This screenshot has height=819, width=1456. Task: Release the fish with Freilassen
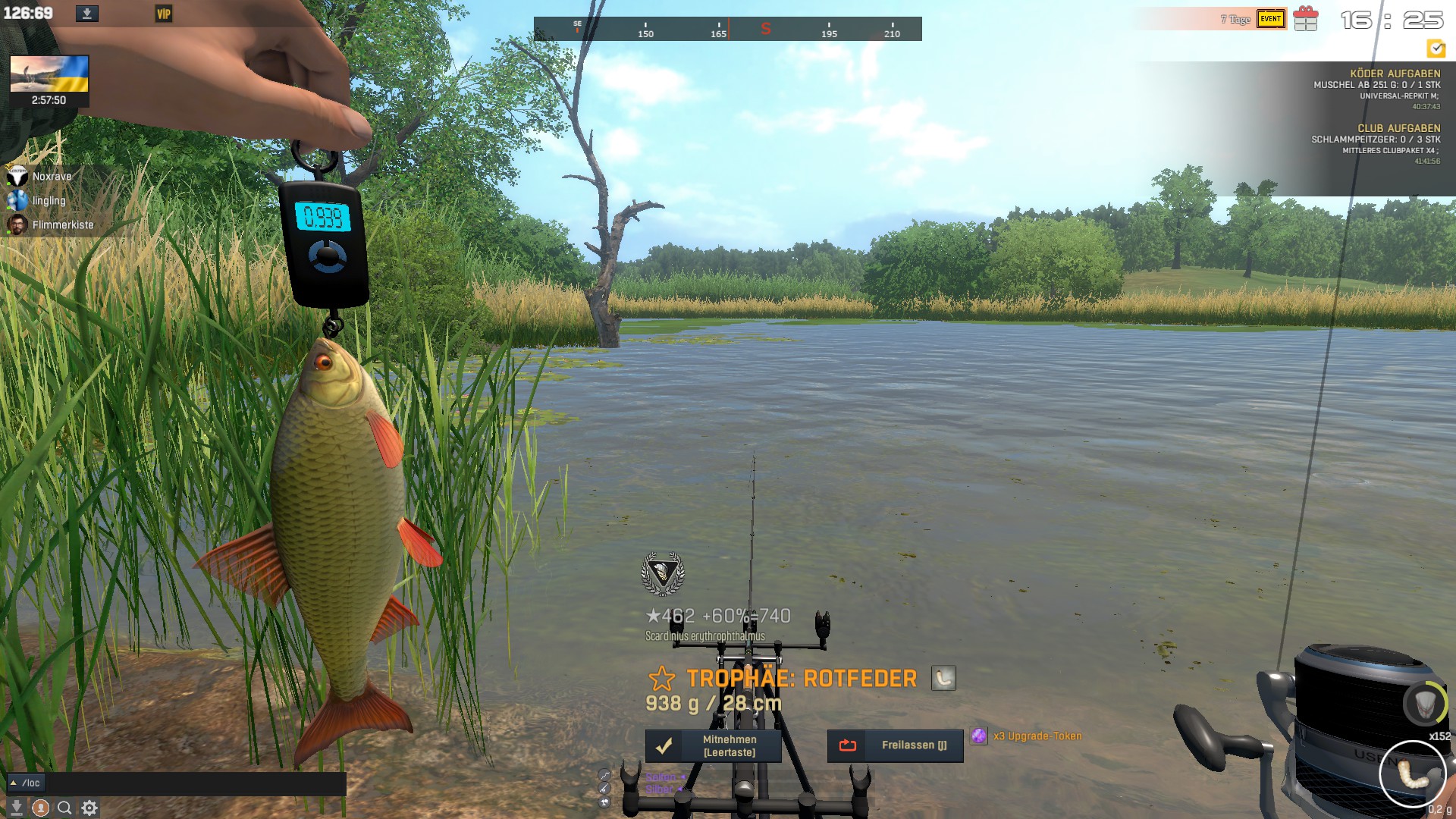895,745
